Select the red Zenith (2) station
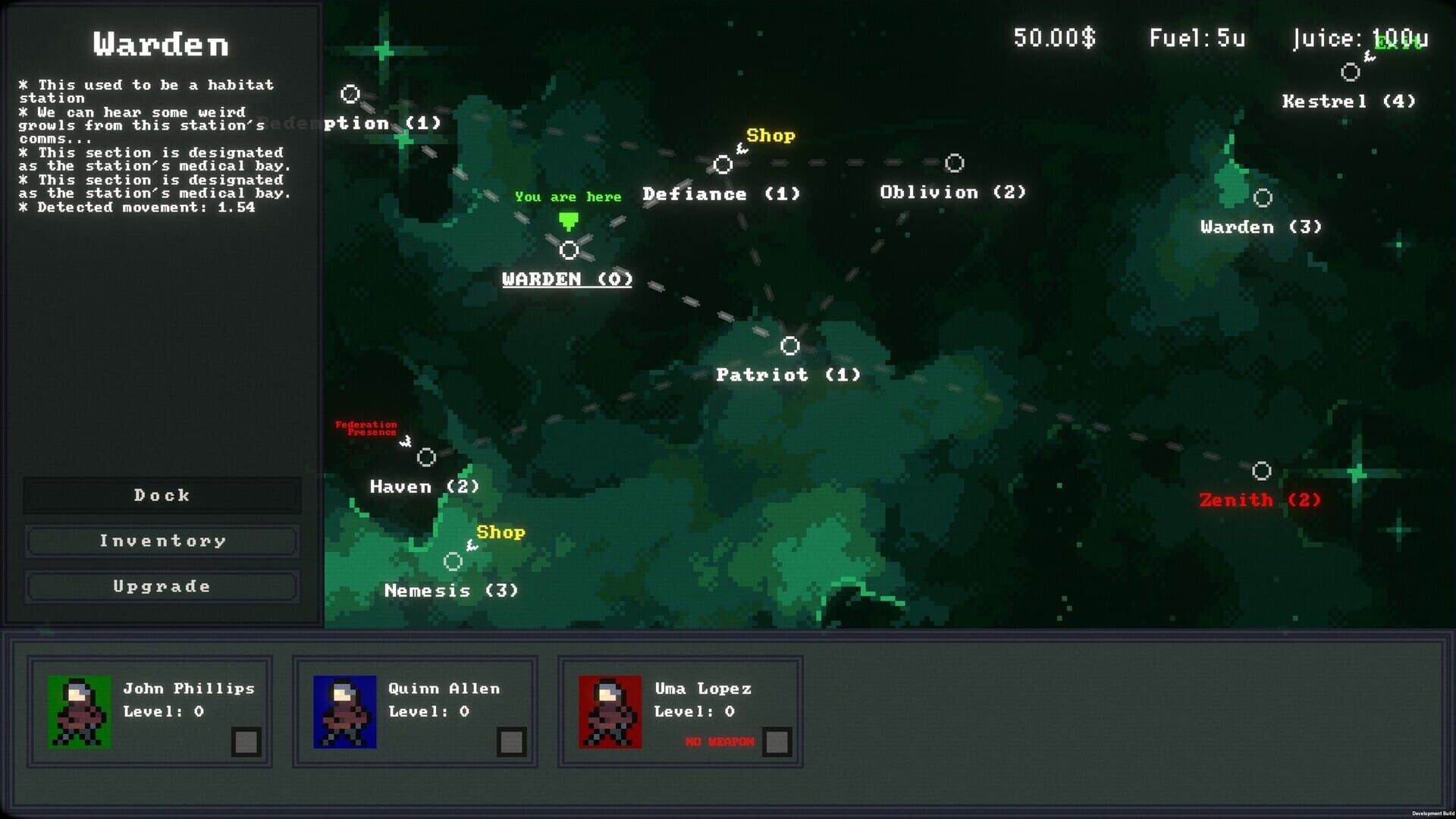 tap(1262, 471)
